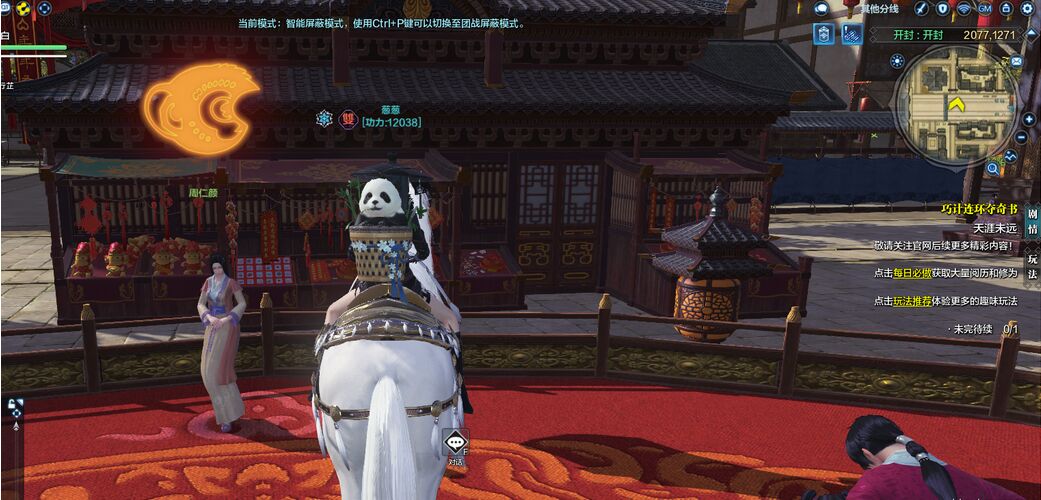Open the chat bubble beside 其他分线

click(x=822, y=9)
